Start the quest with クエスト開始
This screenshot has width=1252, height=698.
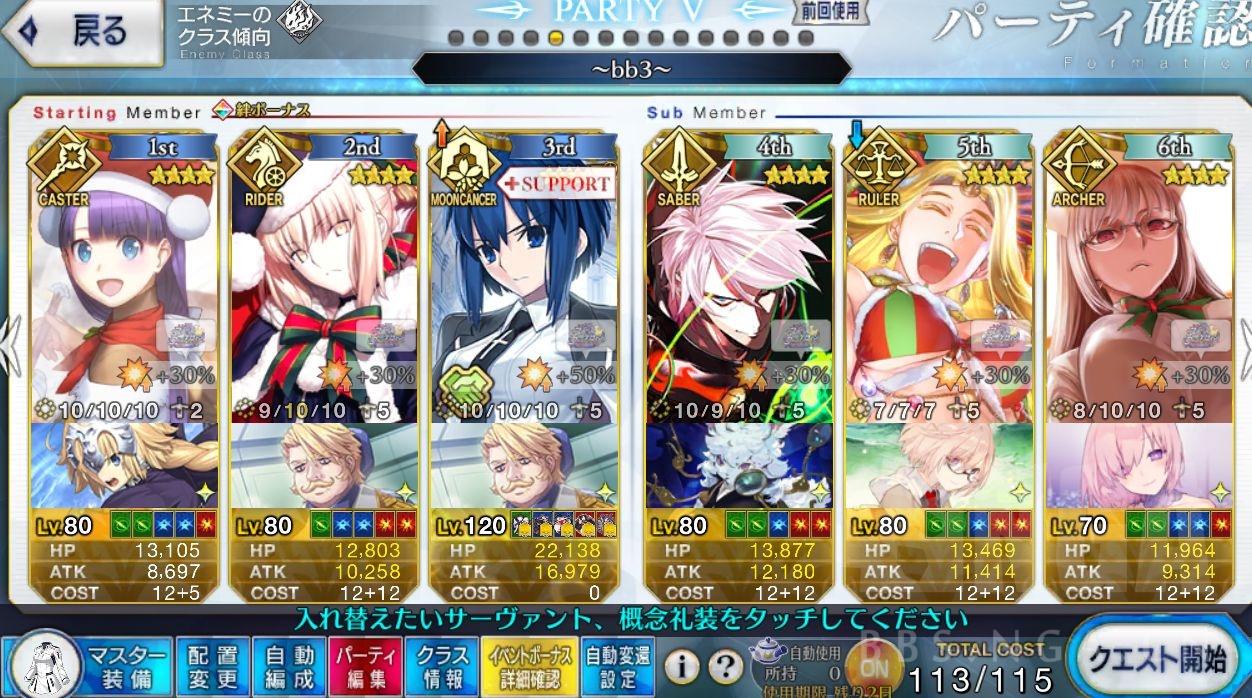coord(1158,659)
